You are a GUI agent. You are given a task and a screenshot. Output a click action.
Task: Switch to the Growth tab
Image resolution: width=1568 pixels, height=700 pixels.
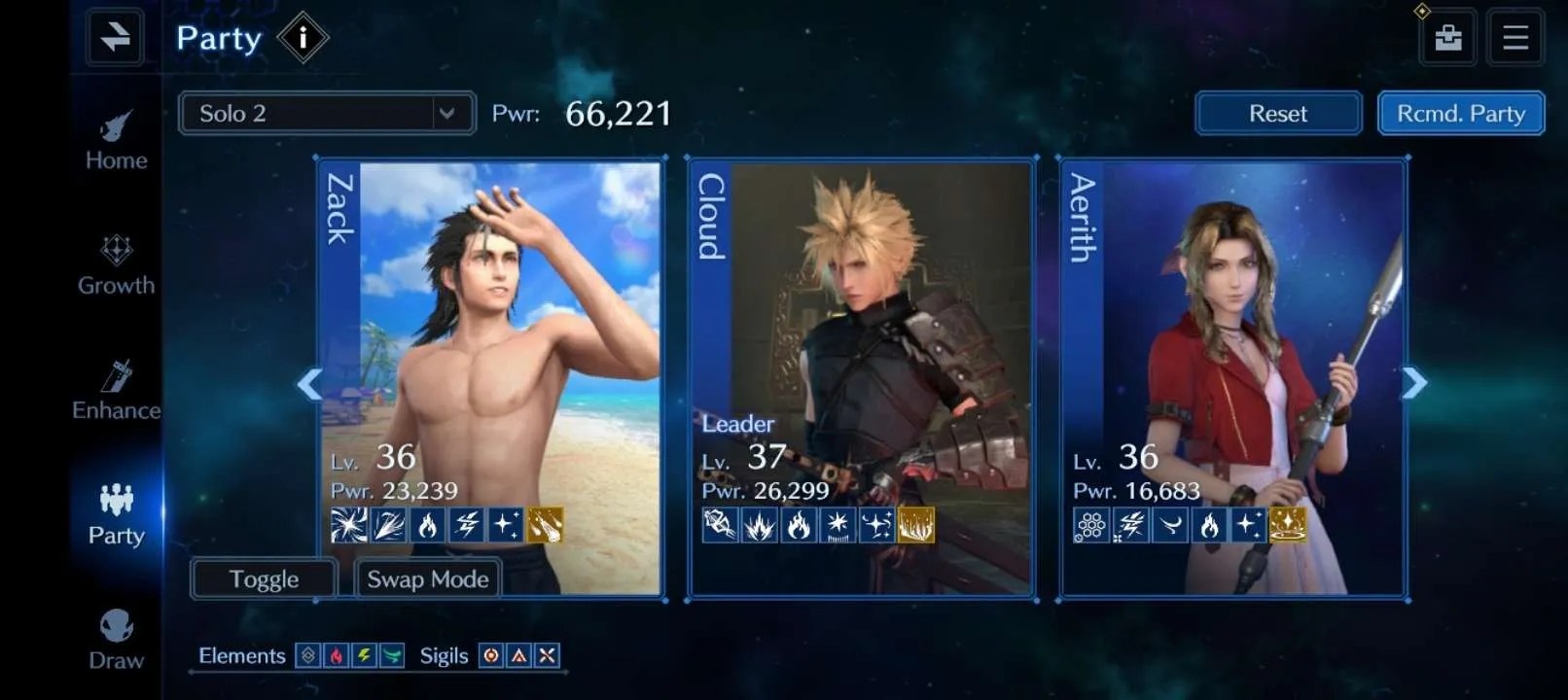click(x=116, y=265)
